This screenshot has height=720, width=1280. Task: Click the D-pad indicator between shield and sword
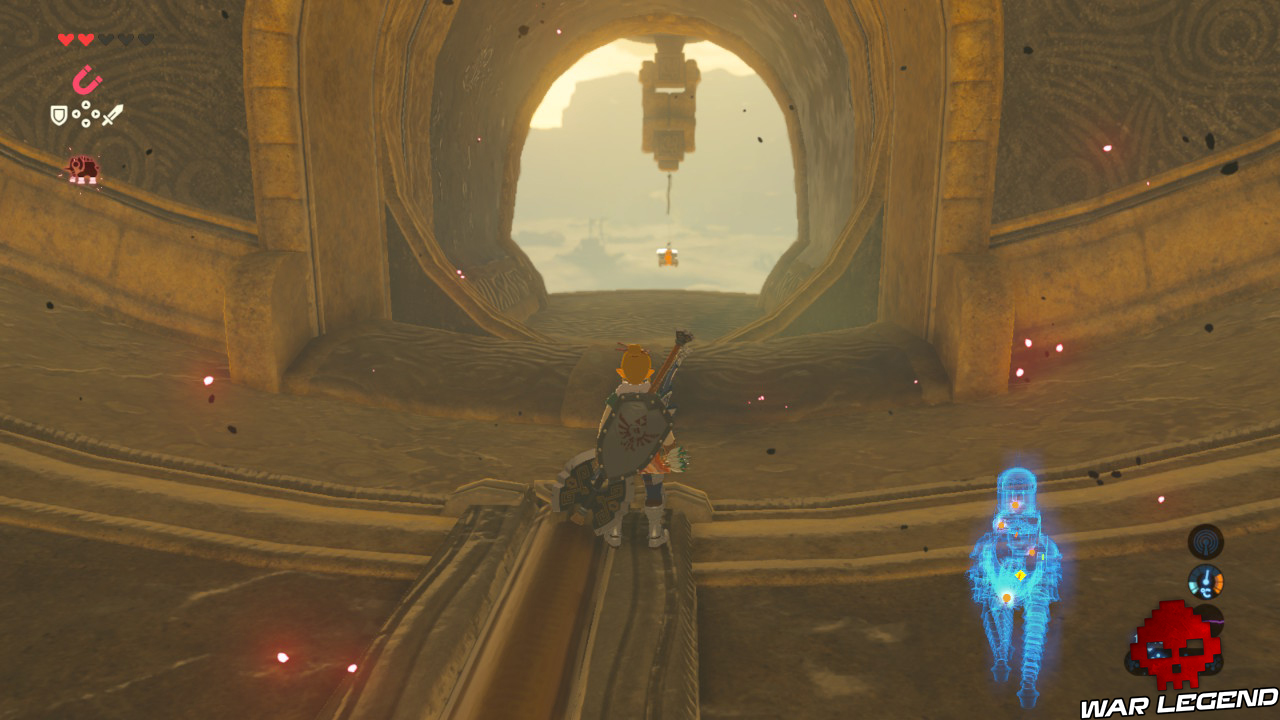point(86,114)
